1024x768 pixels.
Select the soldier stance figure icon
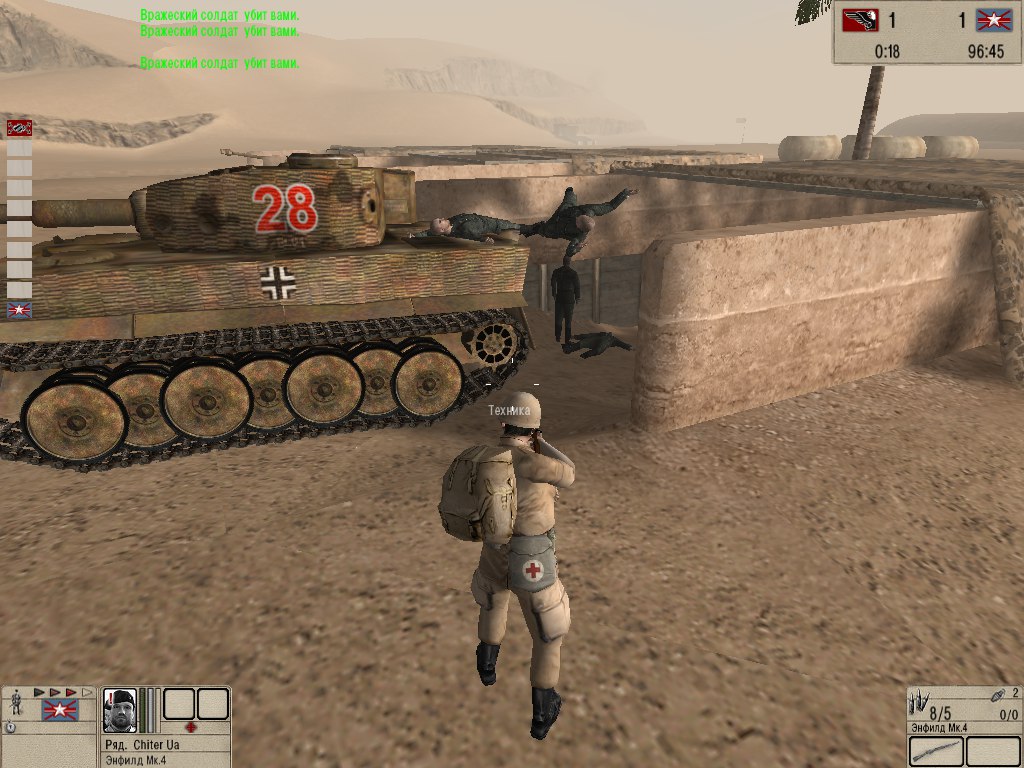click(17, 704)
